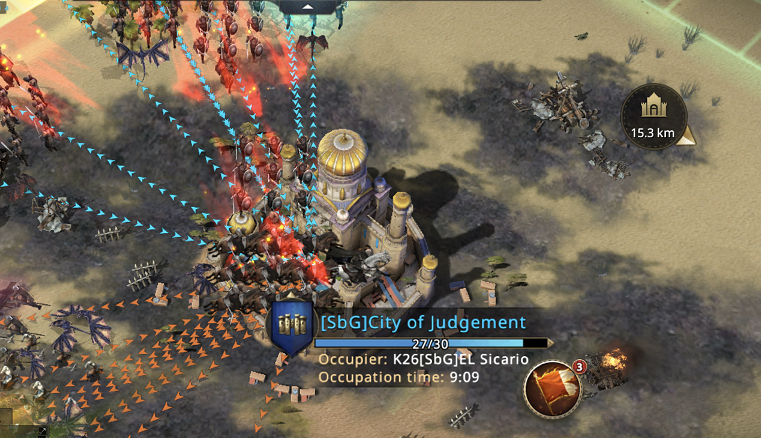The height and width of the screenshot is (438, 761).
Task: Open the red flag icon with badge 3
Action: click(550, 388)
